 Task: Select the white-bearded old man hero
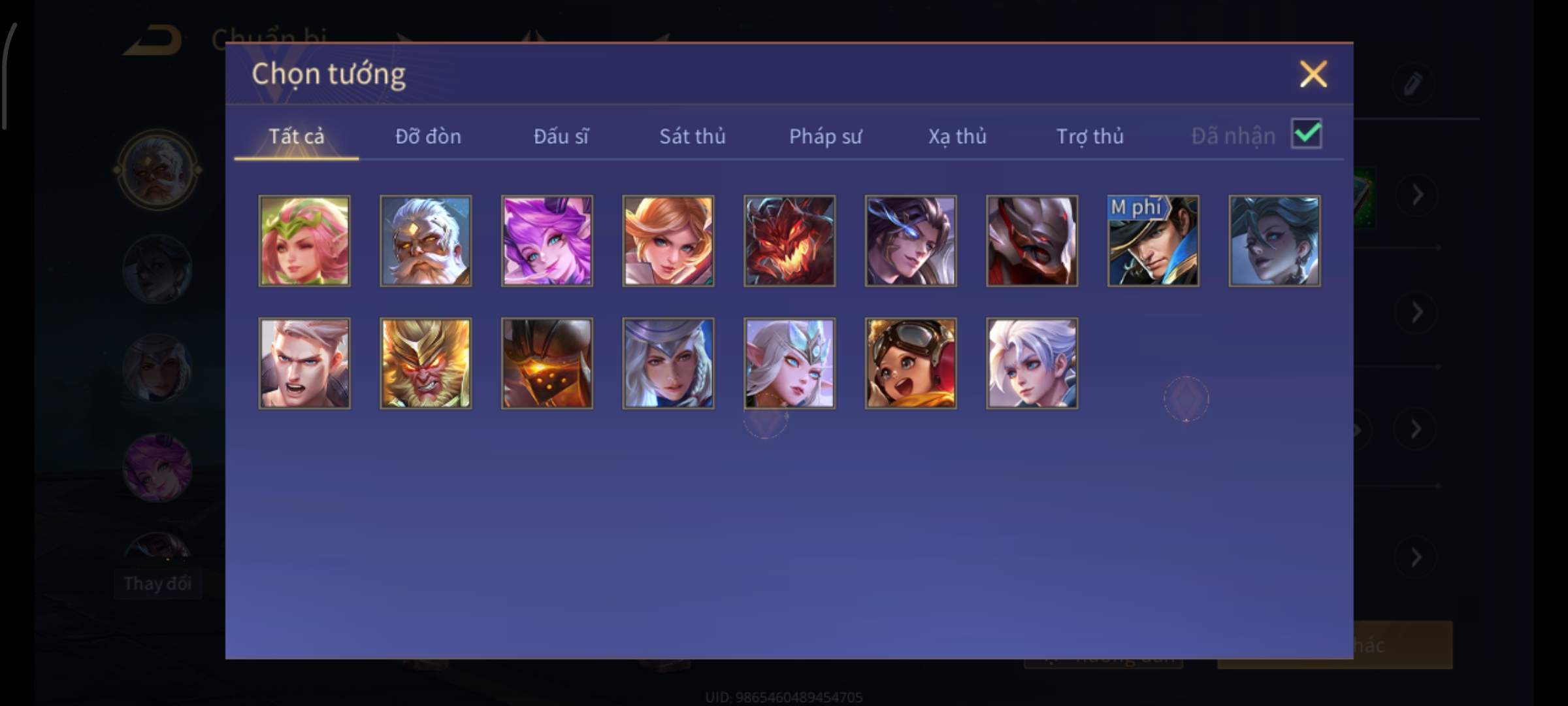(x=425, y=241)
